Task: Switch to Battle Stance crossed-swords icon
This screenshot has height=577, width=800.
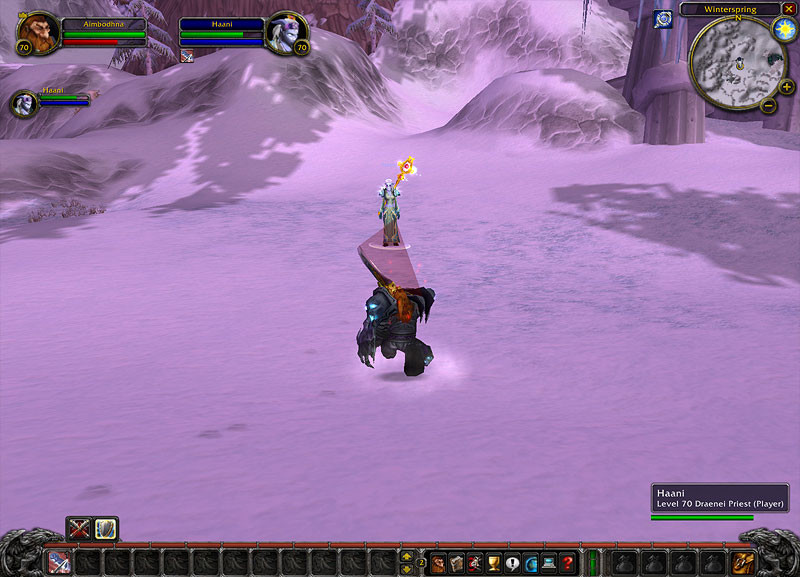Action: [x=80, y=528]
